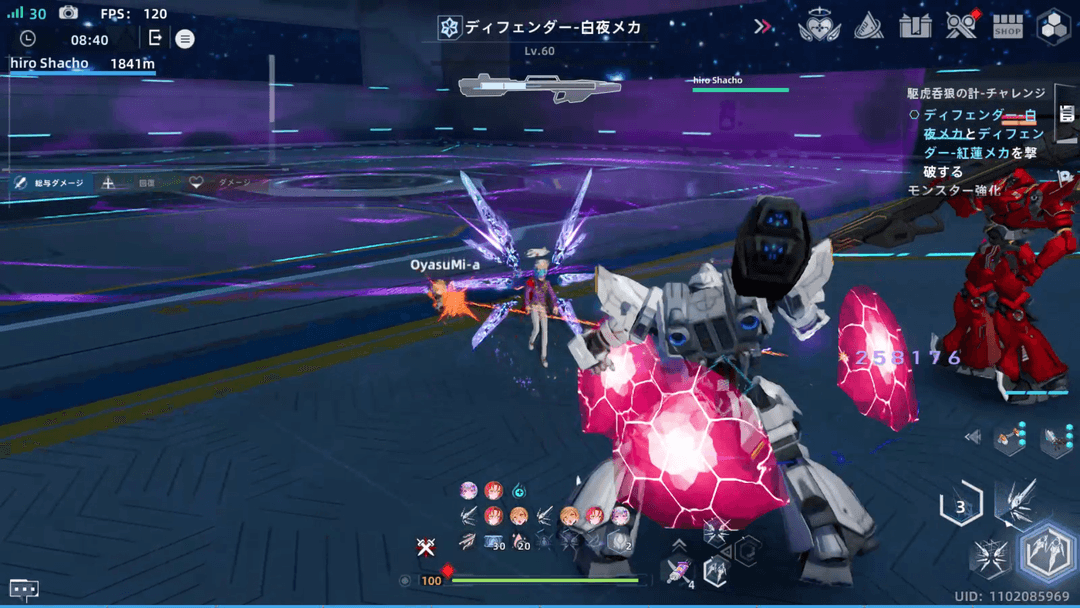Use the syringe consumable item slot
Image resolution: width=1080 pixels, height=608 pixels.
pos(678,572)
